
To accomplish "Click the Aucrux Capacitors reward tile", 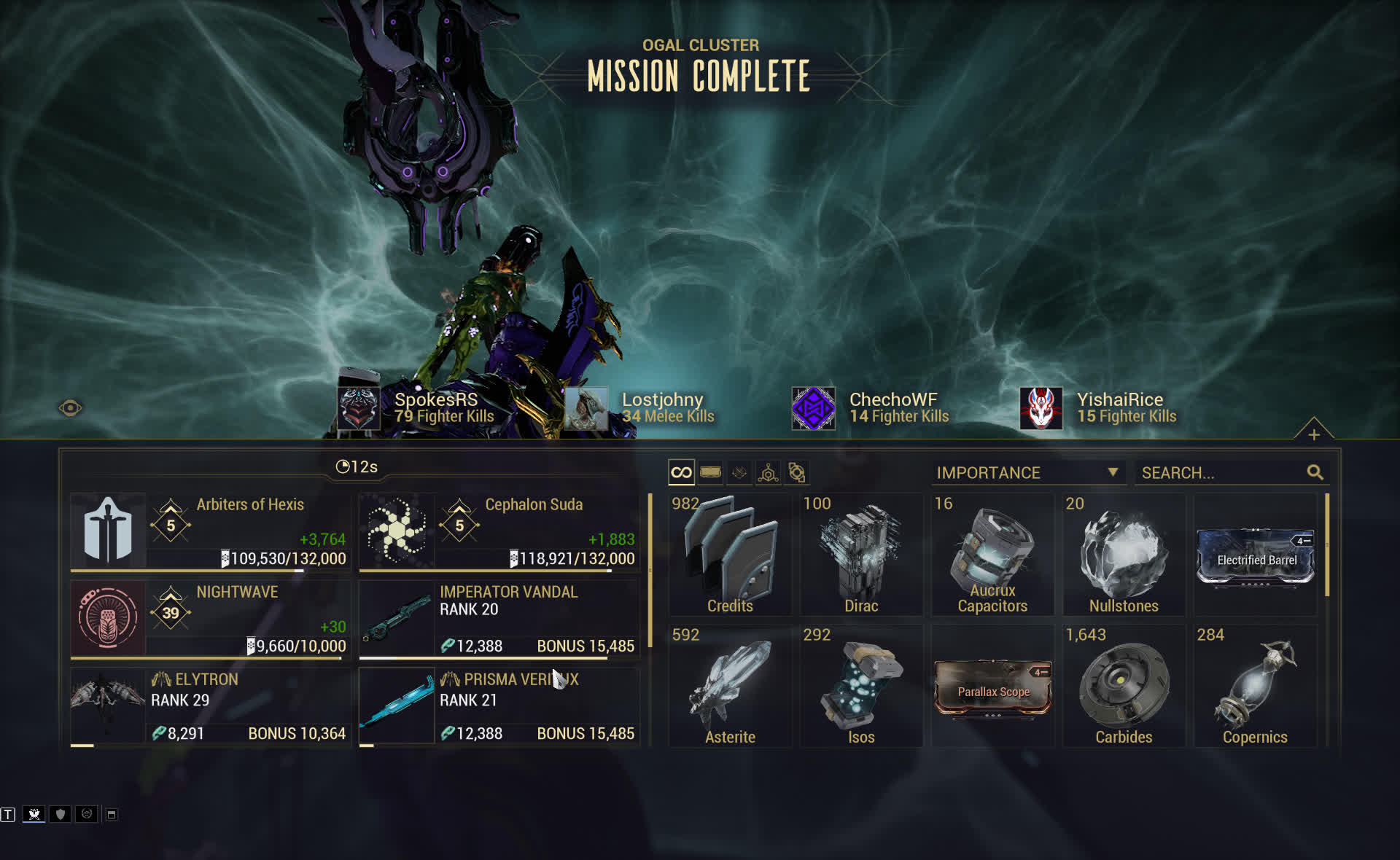I will click(992, 555).
